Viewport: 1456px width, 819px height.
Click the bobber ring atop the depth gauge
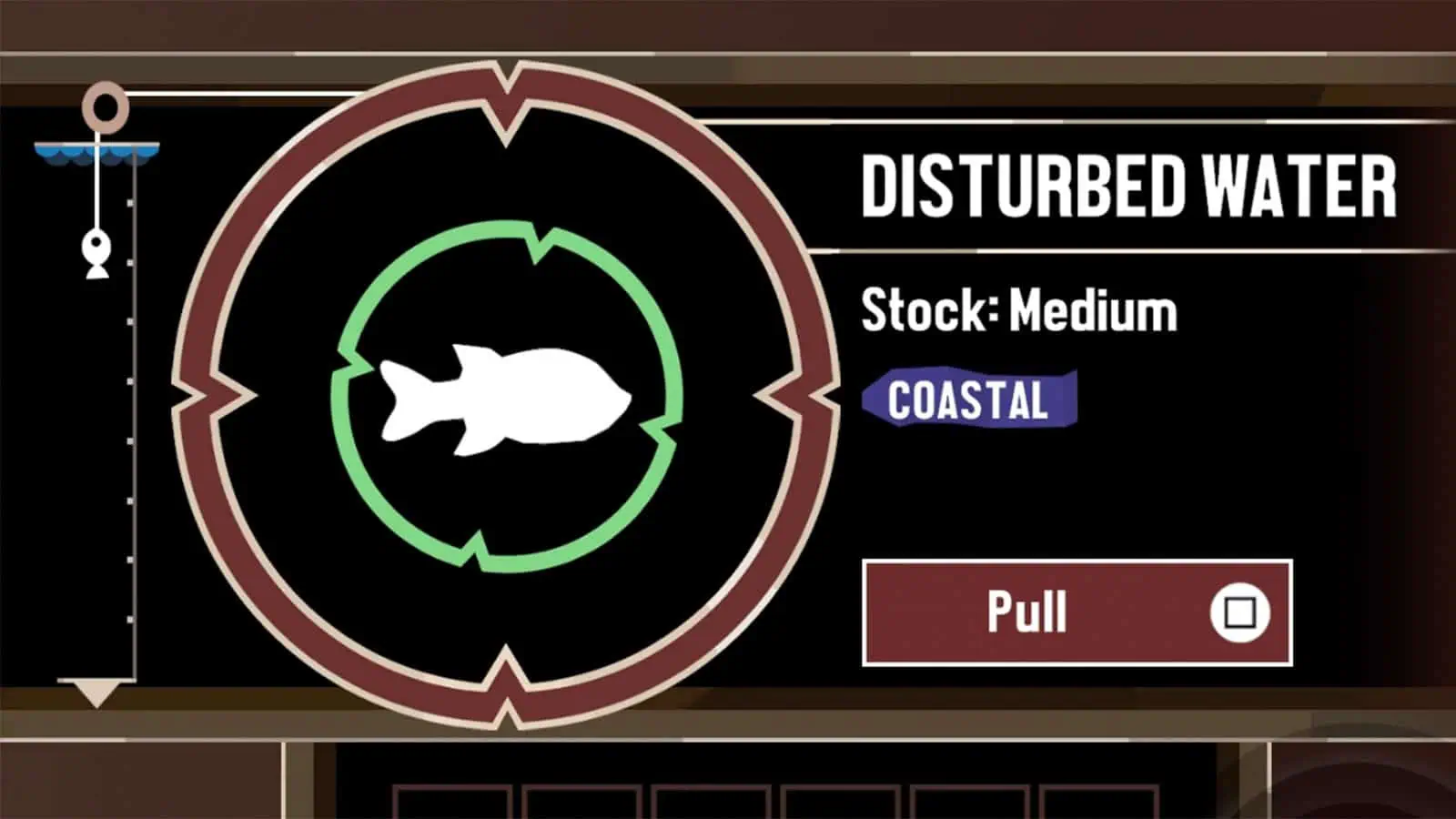tap(103, 107)
